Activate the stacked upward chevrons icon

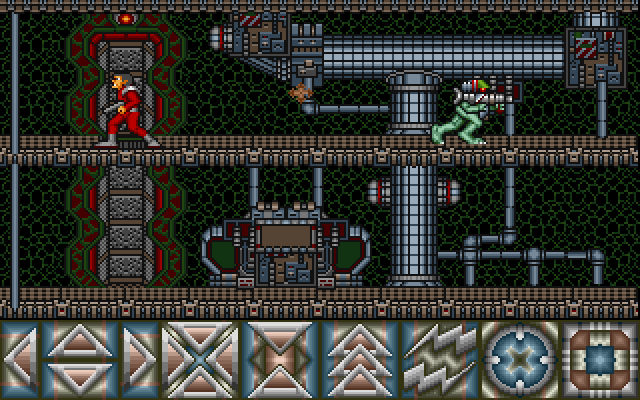[360, 359]
